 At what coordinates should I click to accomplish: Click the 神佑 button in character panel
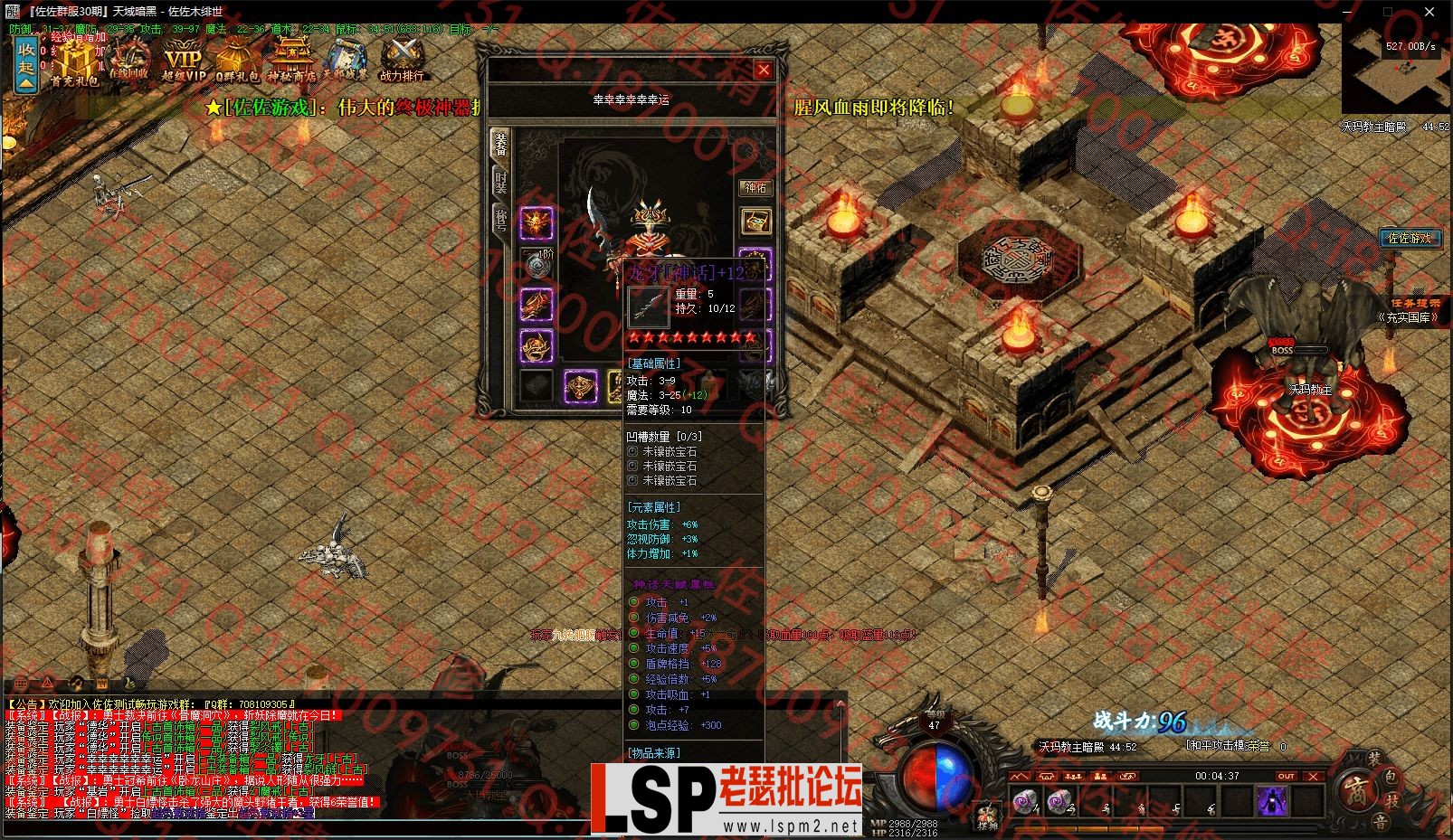[755, 188]
